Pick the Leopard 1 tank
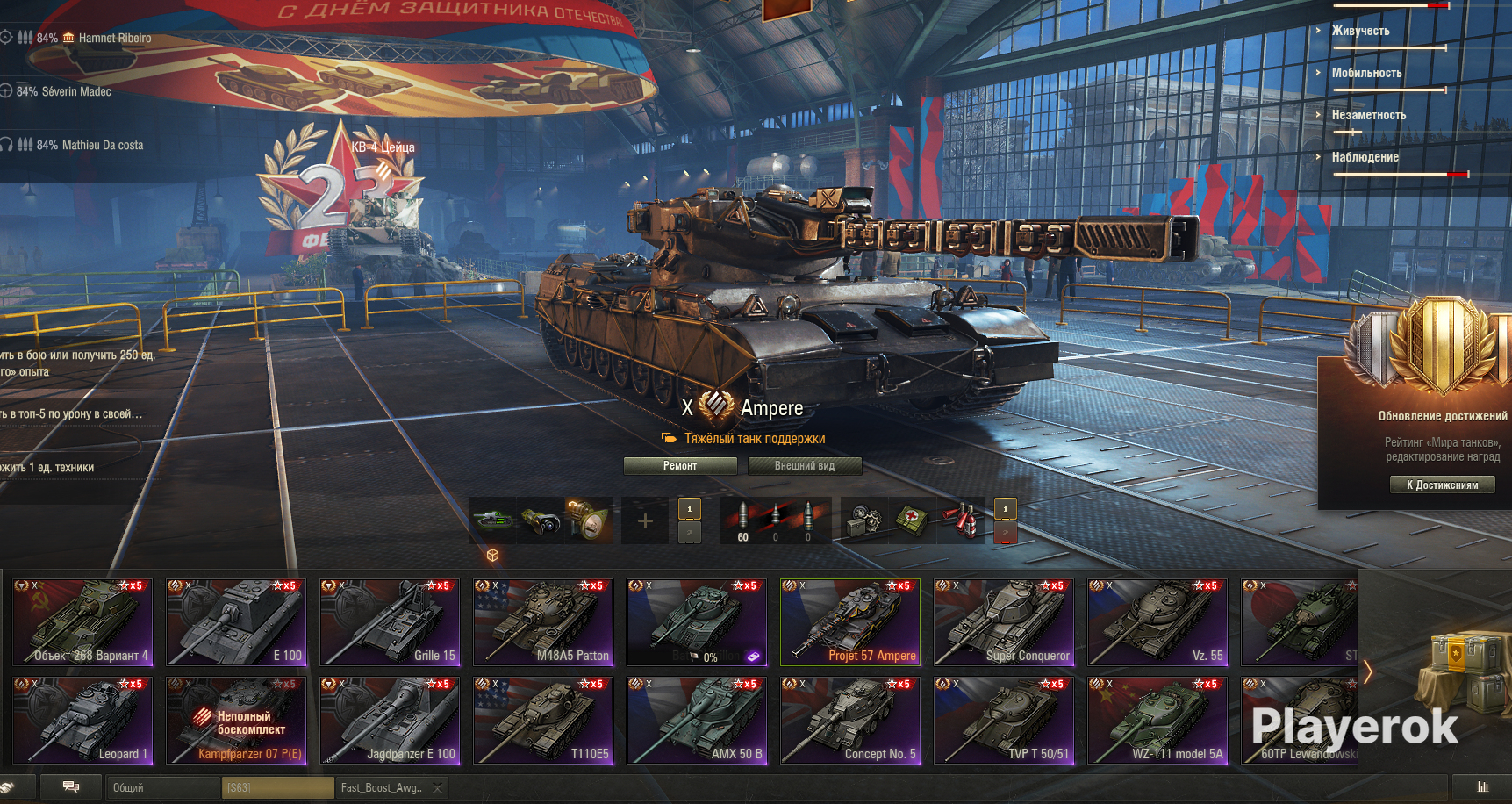Image resolution: width=1512 pixels, height=804 pixels. coord(83,721)
